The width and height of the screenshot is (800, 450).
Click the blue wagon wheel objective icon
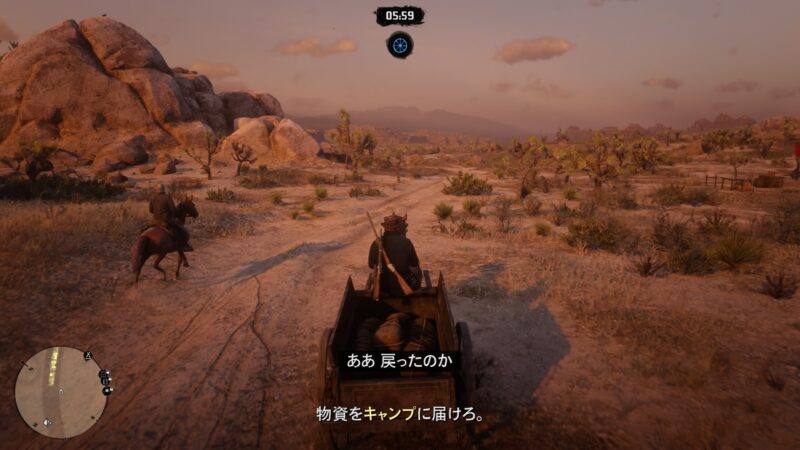coord(399,44)
